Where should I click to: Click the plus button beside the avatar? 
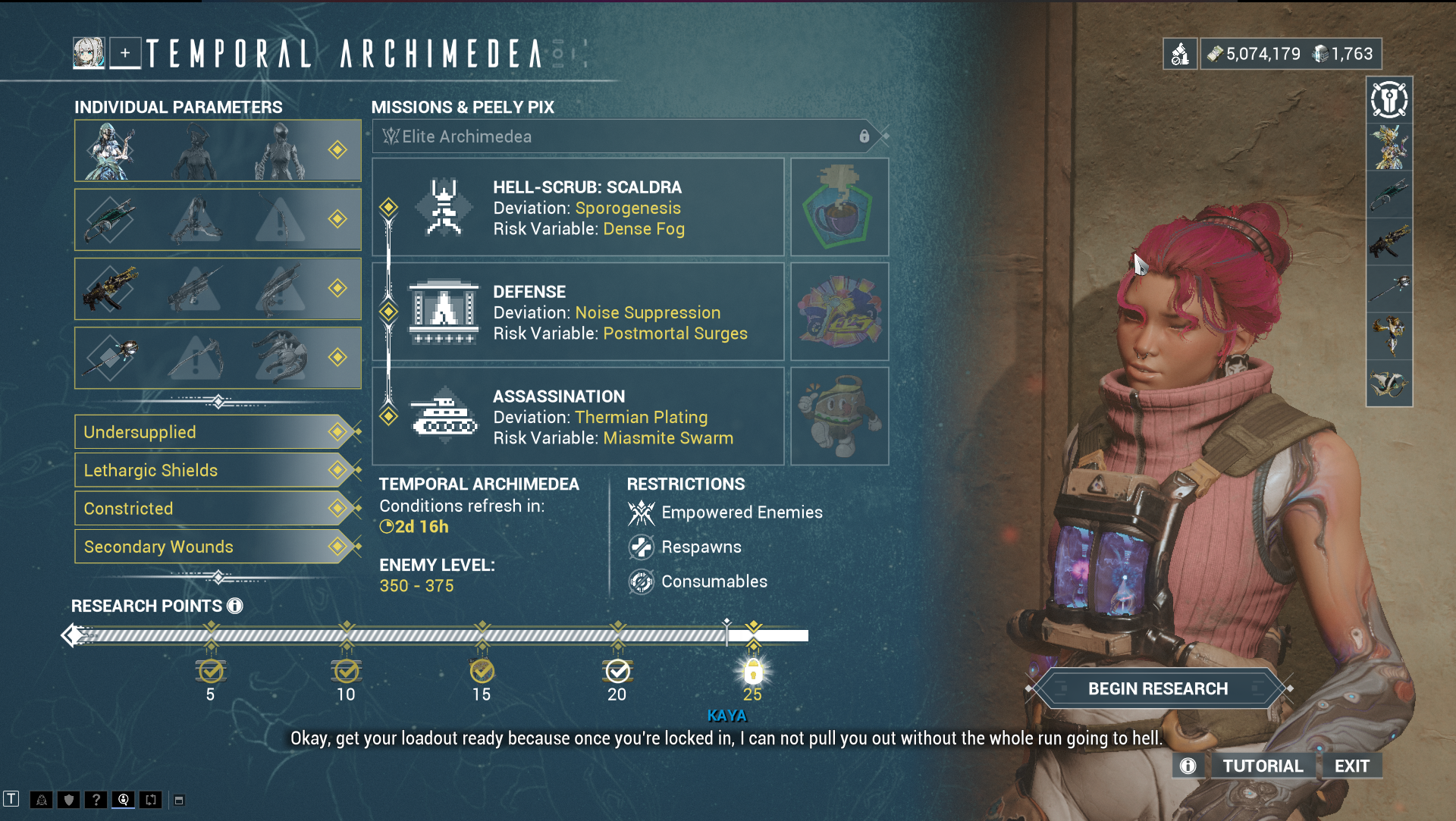coord(125,54)
